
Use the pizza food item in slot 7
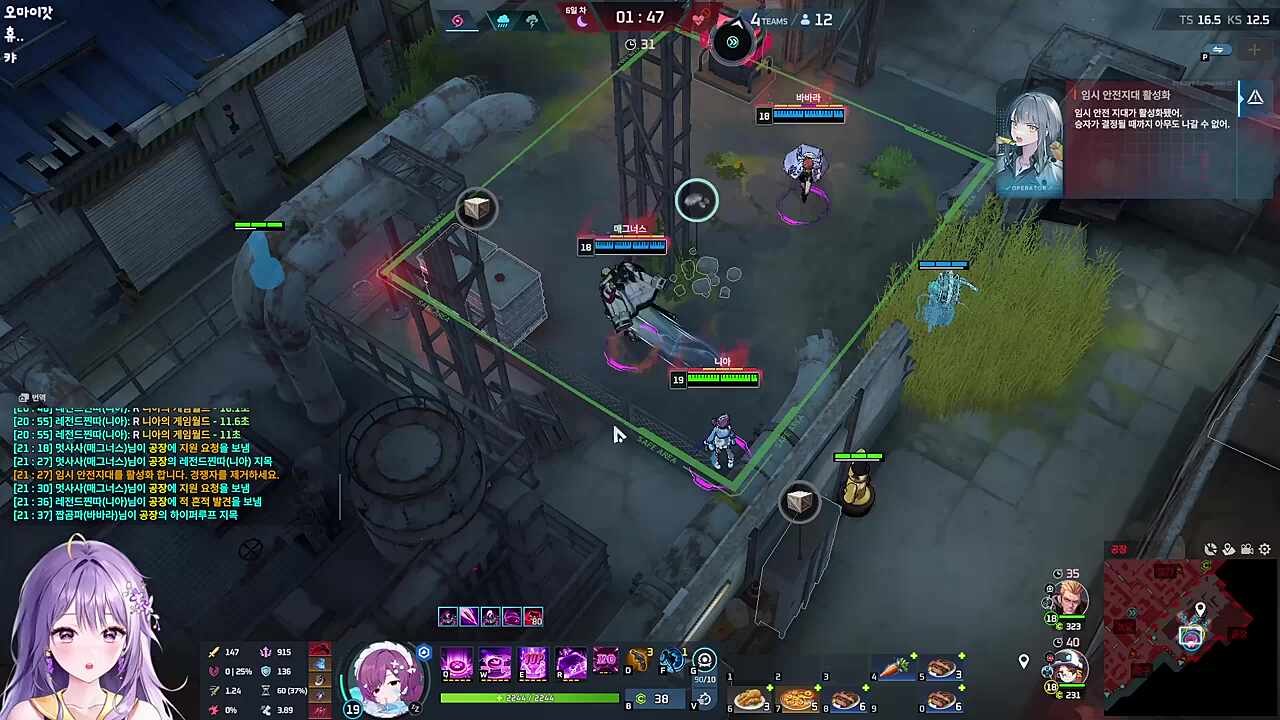(x=797, y=700)
